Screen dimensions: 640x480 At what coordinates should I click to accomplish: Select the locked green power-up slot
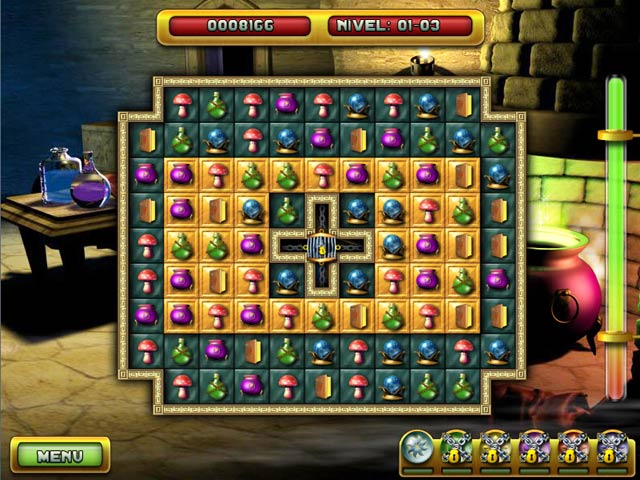456,450
